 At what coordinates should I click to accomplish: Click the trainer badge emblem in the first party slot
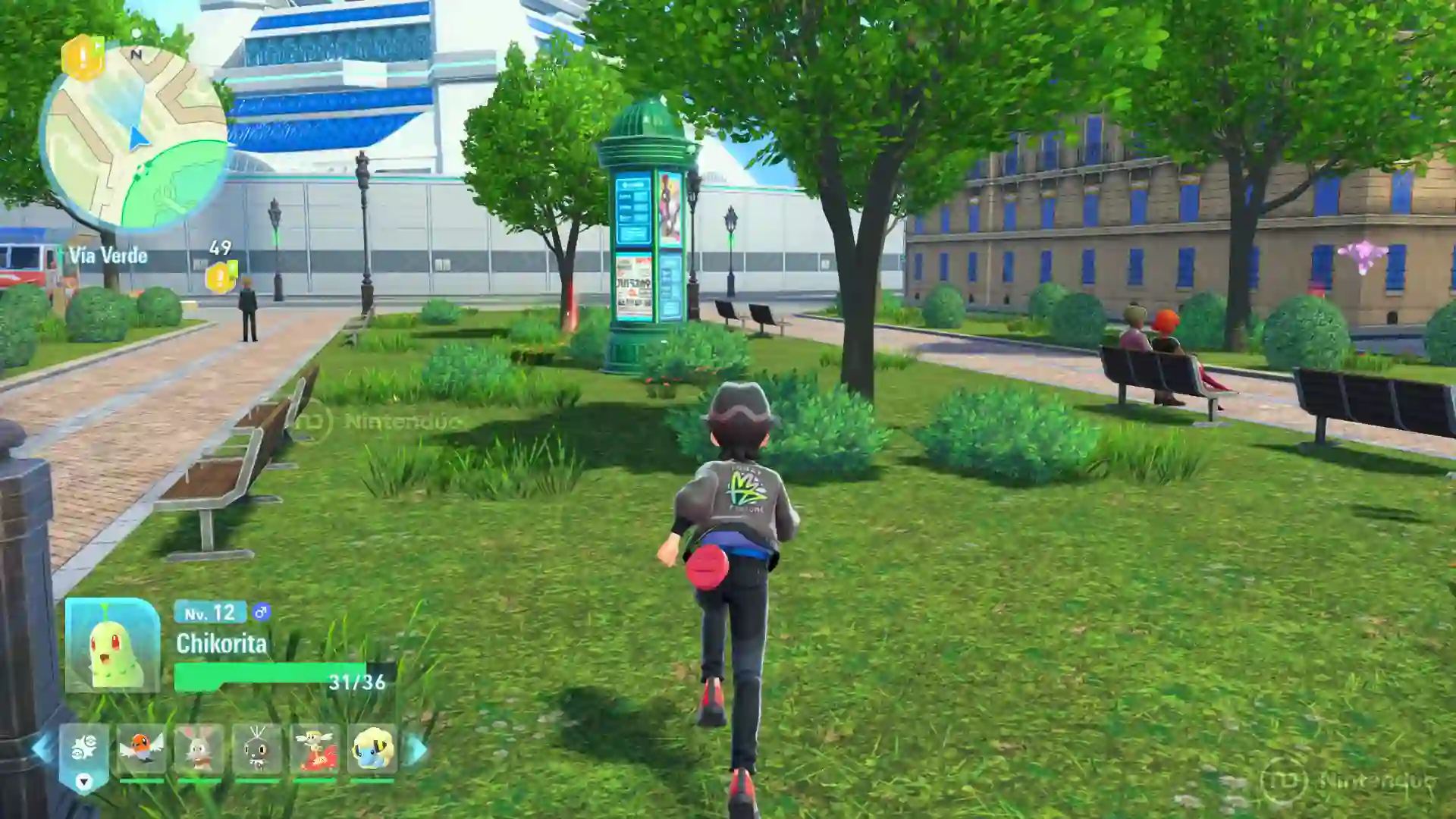coord(83,745)
